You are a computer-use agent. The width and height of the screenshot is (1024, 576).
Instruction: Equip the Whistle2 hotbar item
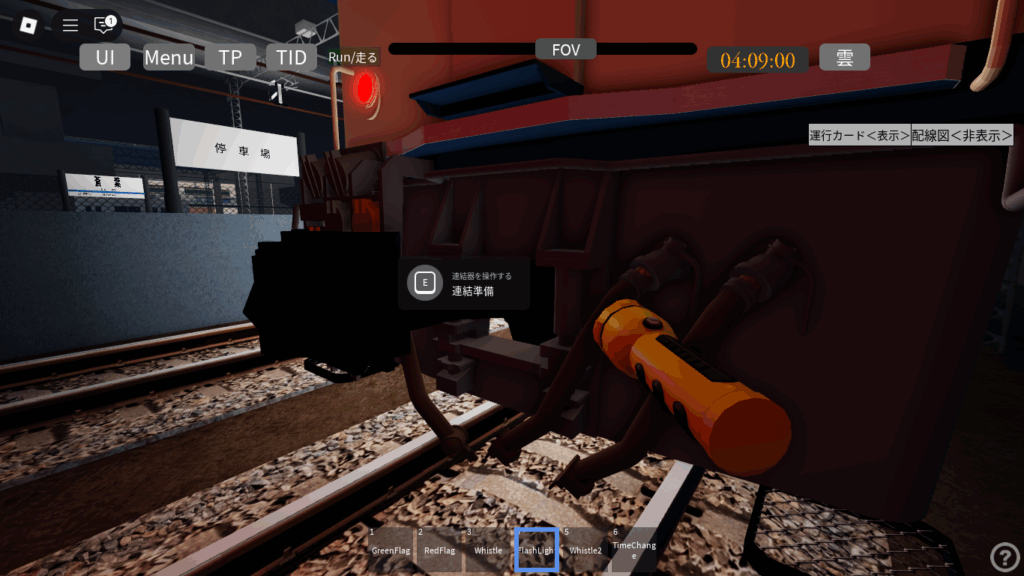[x=585, y=549]
